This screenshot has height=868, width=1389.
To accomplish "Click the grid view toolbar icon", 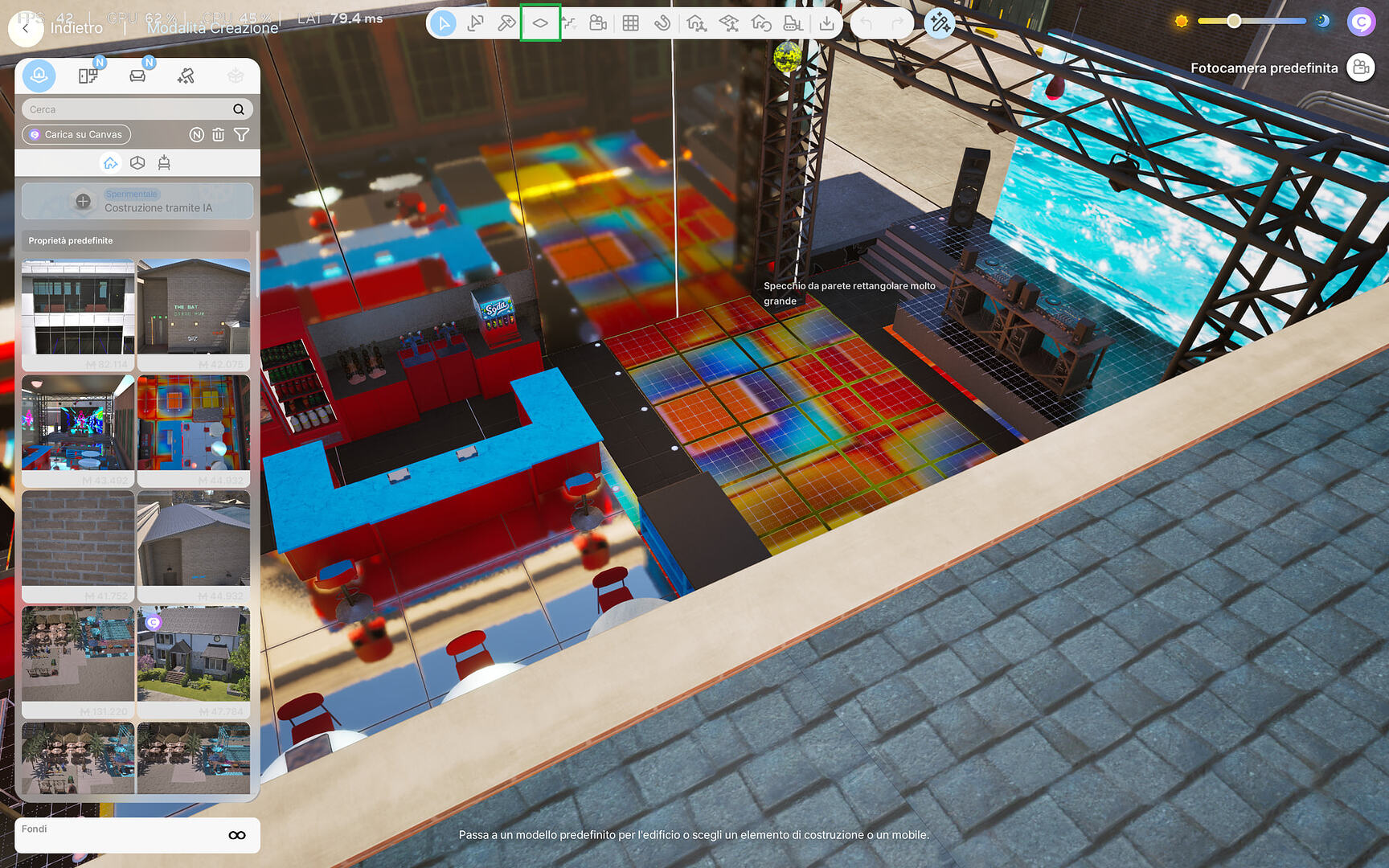I will [x=630, y=23].
